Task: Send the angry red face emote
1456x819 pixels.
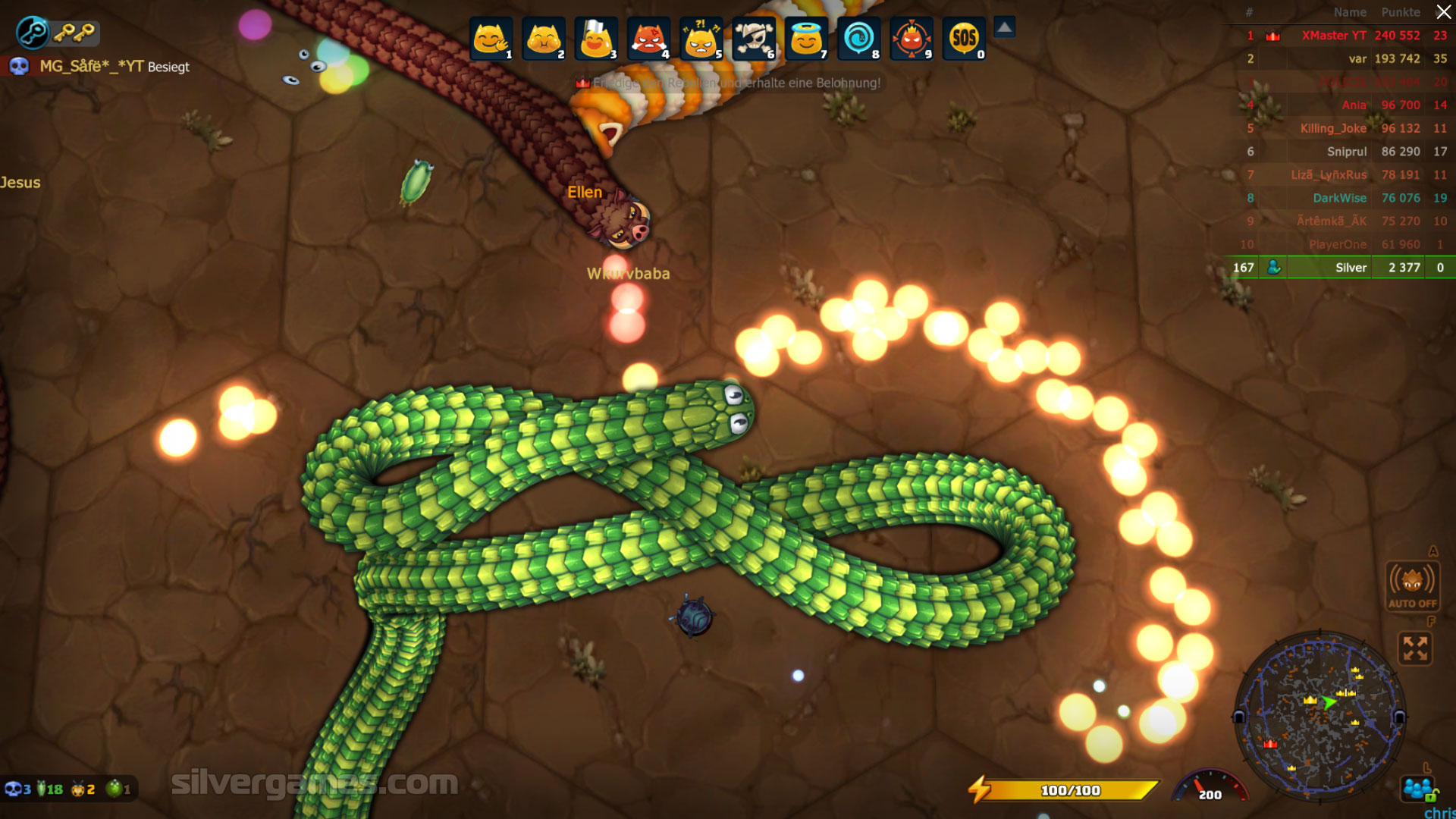Action: (648, 39)
